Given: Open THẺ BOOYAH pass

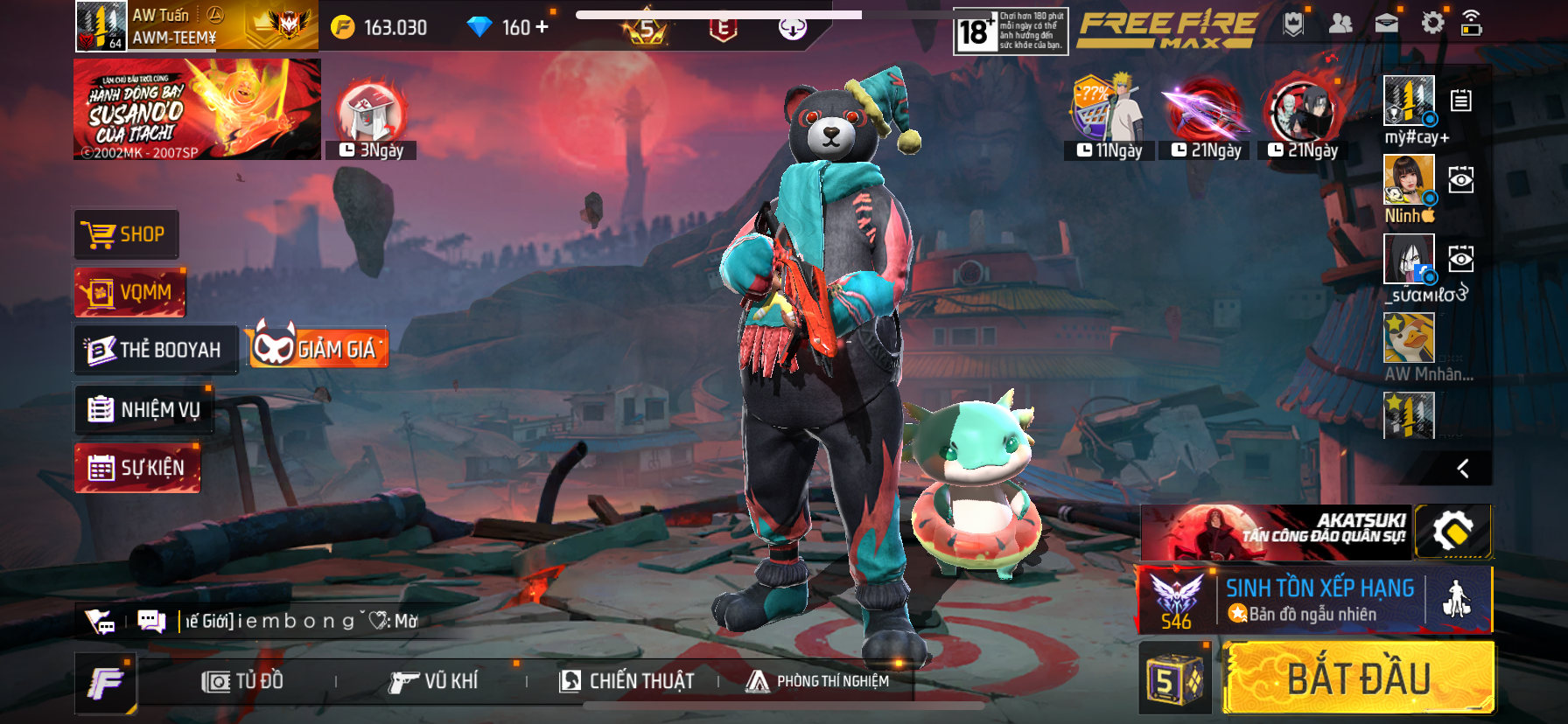Looking at the screenshot, I should (x=156, y=350).
